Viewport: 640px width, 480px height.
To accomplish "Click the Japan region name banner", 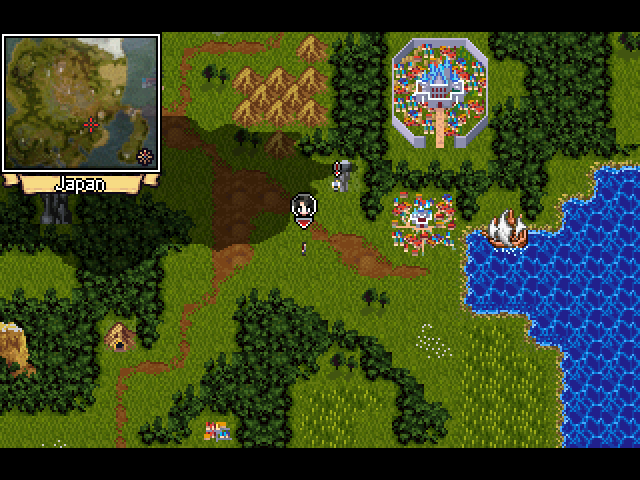I will point(79,184).
